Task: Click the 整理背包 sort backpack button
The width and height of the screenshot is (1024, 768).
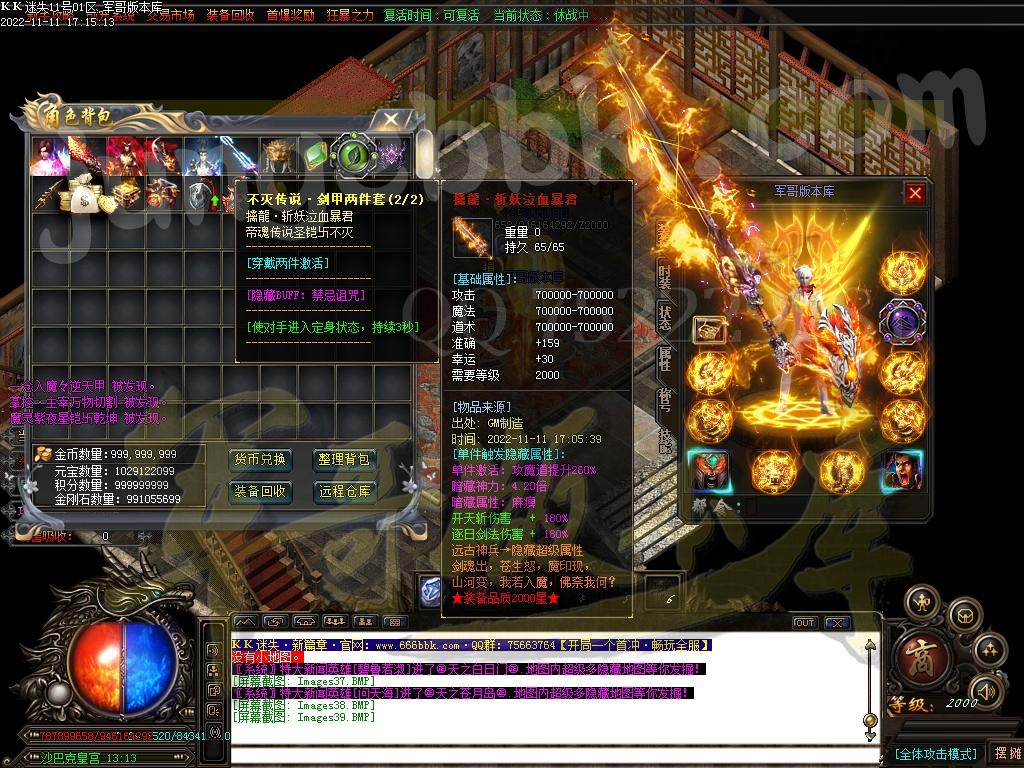Action: click(344, 460)
